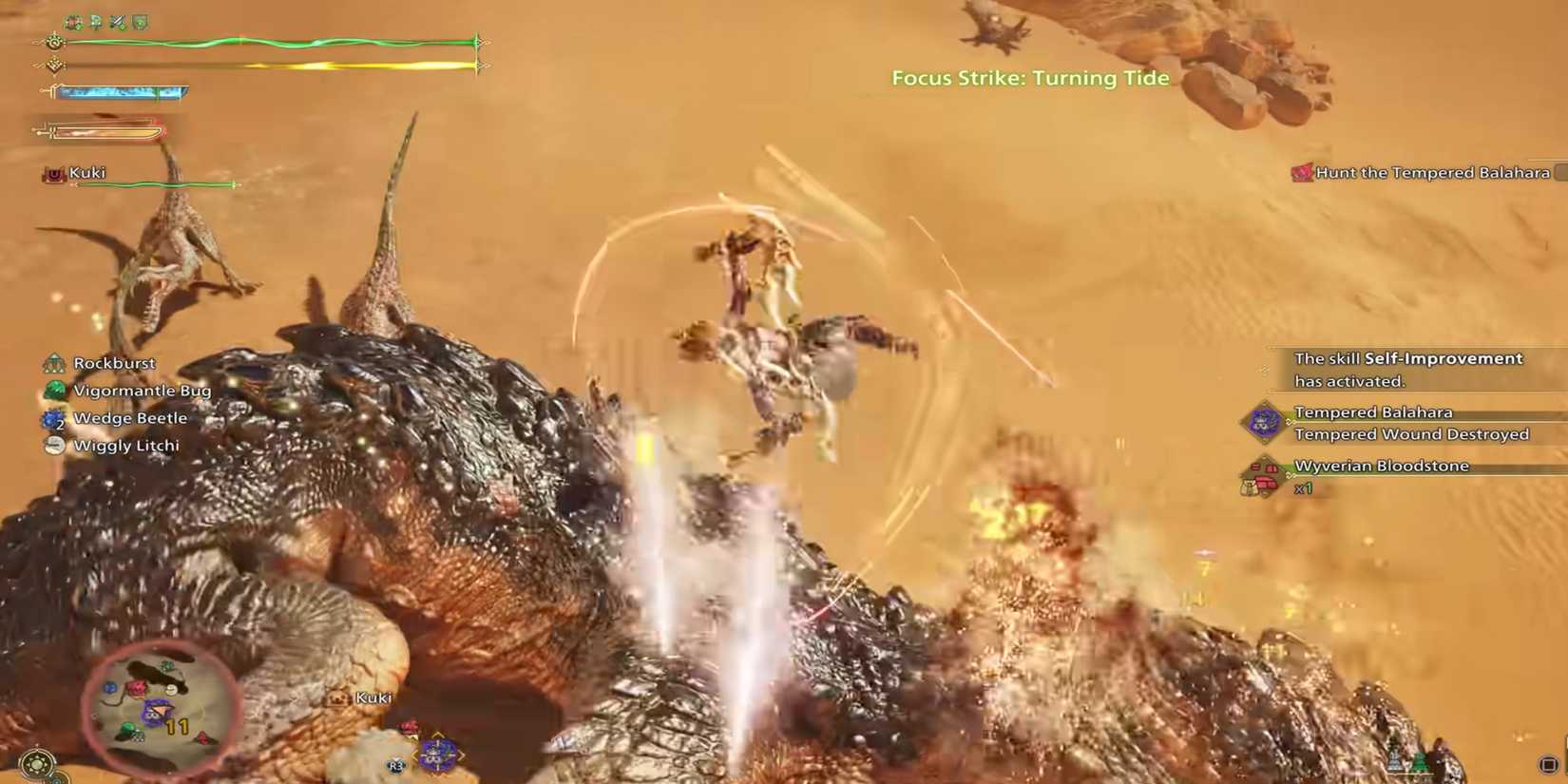This screenshot has height=784, width=1568.
Task: Click the Wedge Beetle icon in the item list
Action: pyautogui.click(x=52, y=418)
